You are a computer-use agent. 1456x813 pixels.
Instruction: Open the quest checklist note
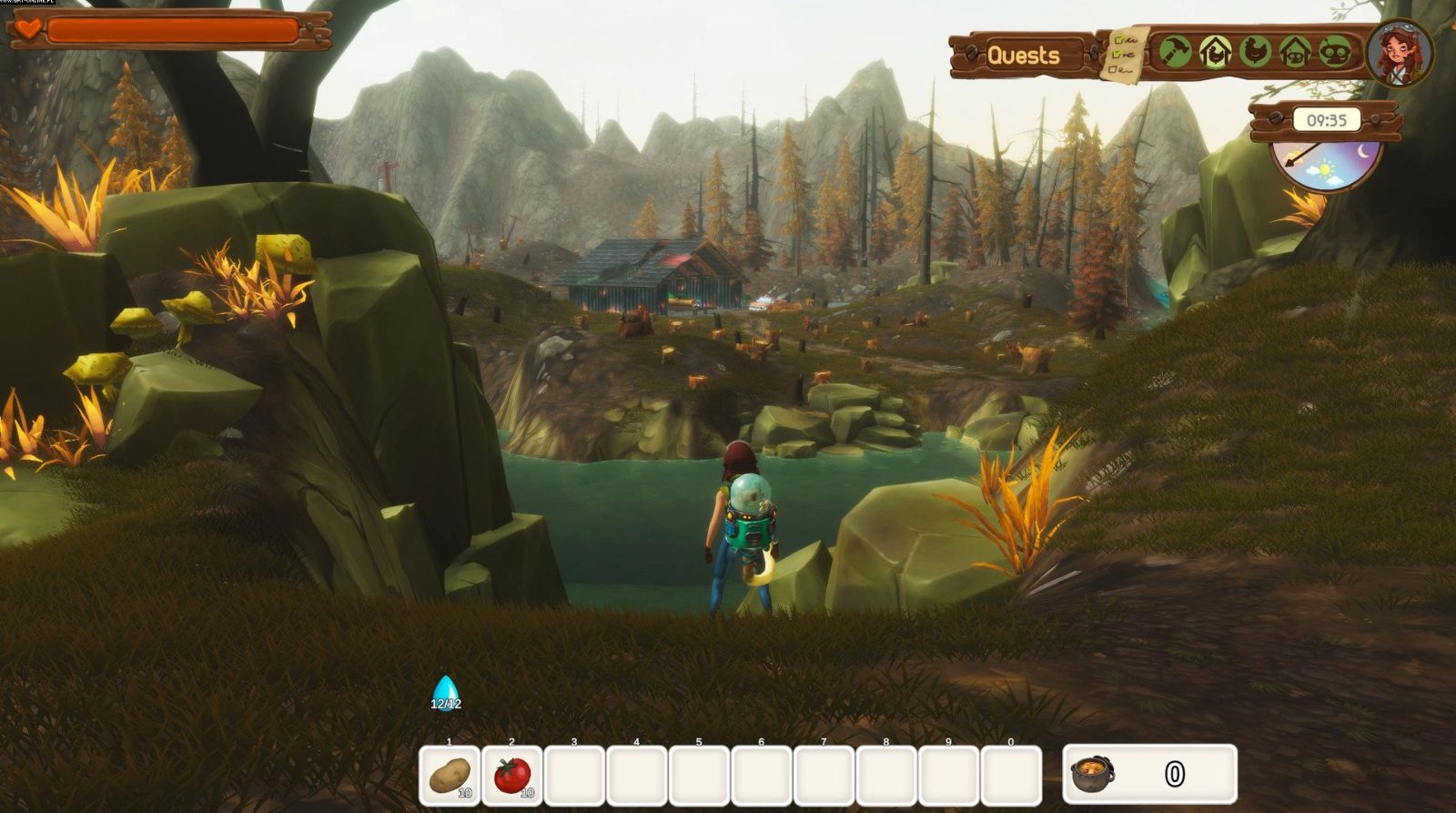point(1123,55)
